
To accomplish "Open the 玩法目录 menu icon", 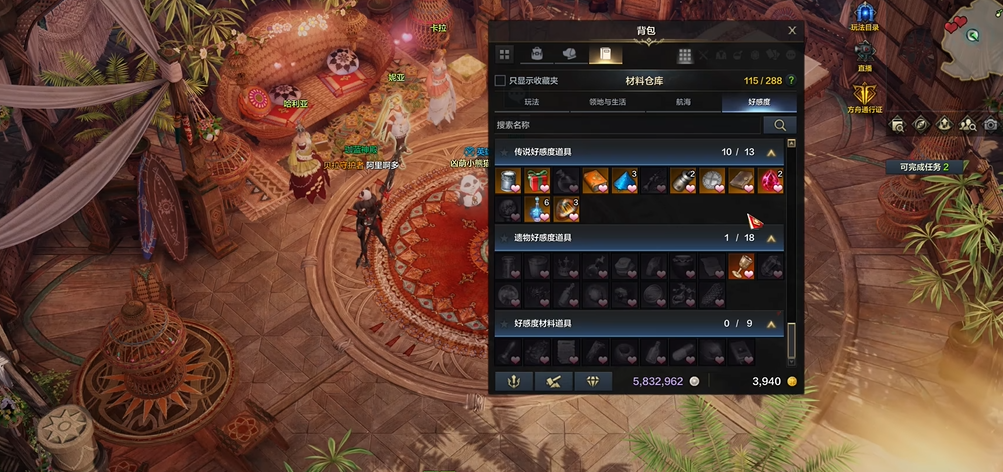I will click(864, 14).
